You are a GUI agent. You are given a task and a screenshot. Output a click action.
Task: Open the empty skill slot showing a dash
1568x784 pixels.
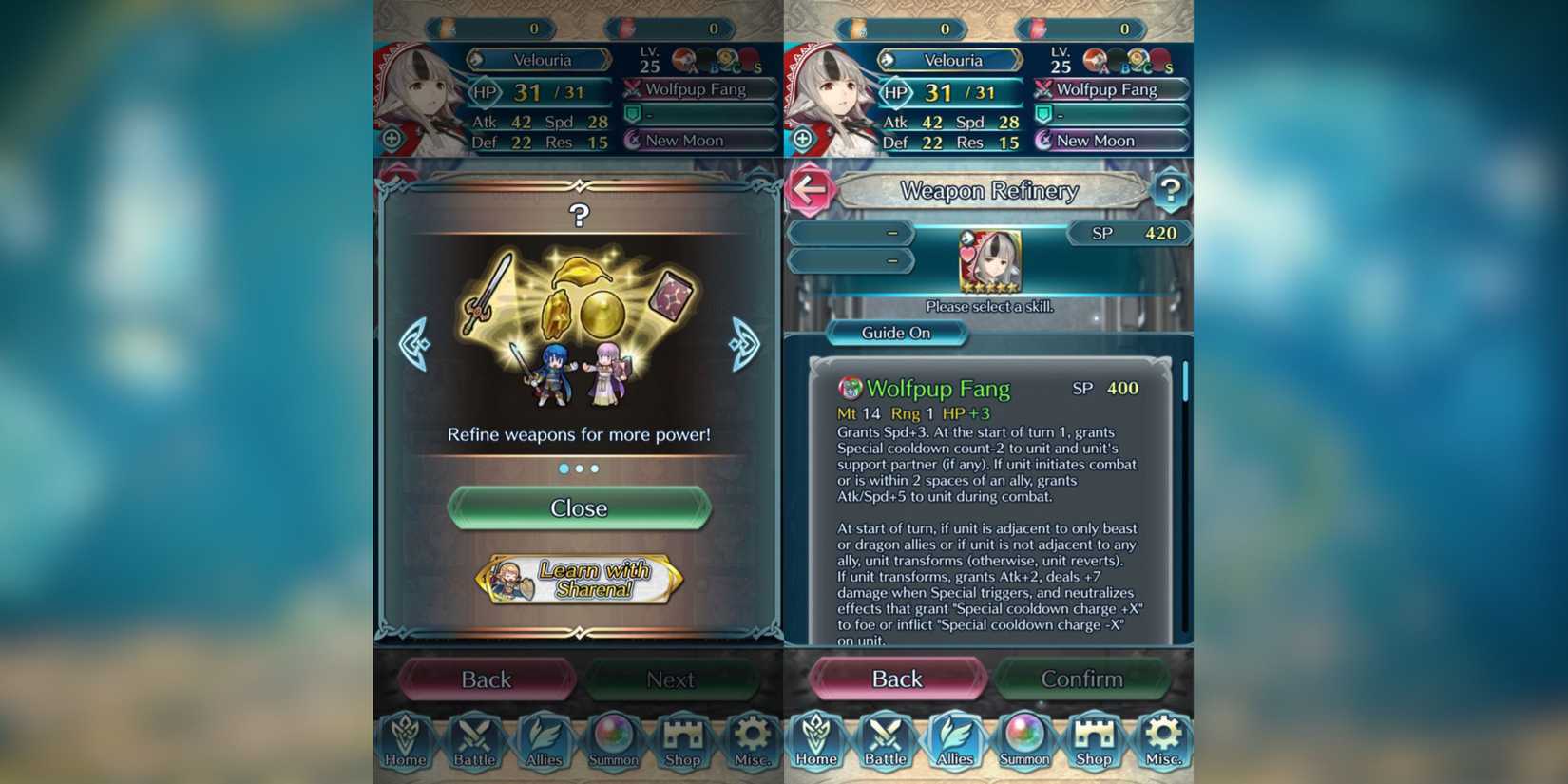(851, 234)
